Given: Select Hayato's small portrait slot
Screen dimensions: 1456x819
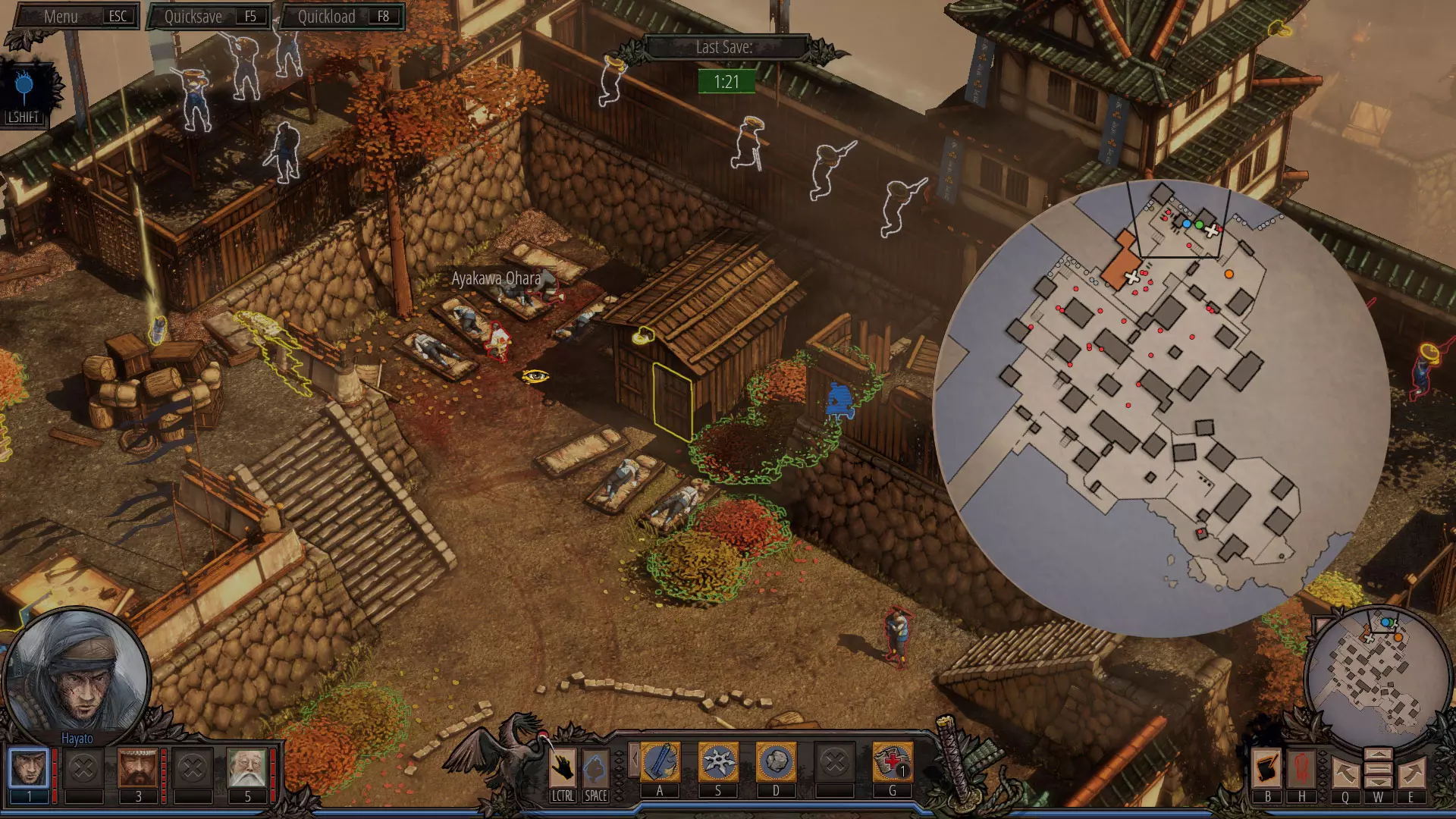Looking at the screenshot, I should [x=29, y=768].
